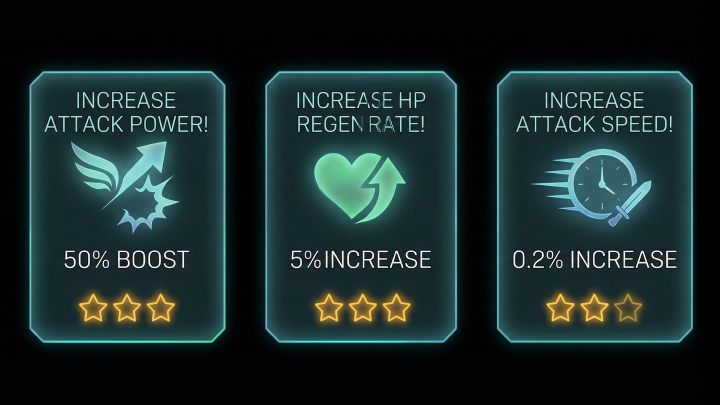Select the Increase HP Regen Rate card
The height and width of the screenshot is (405, 720).
point(361,206)
